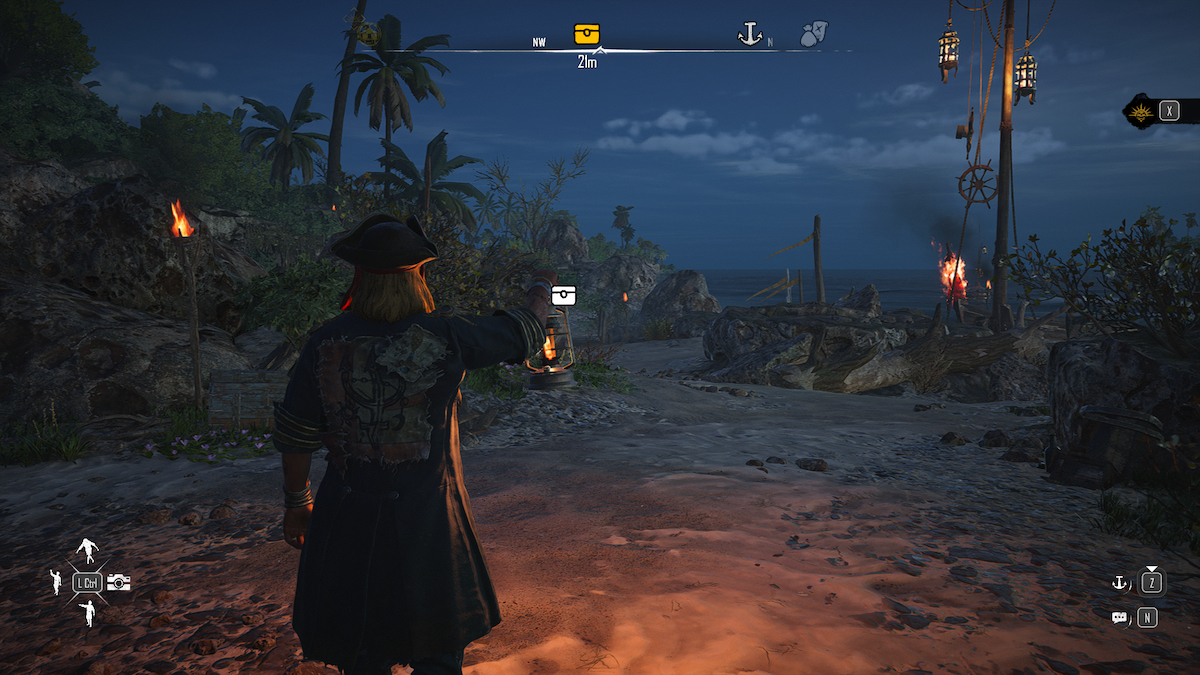Choose the dancing emote figure
This screenshot has height=675, width=1200.
point(88,550)
